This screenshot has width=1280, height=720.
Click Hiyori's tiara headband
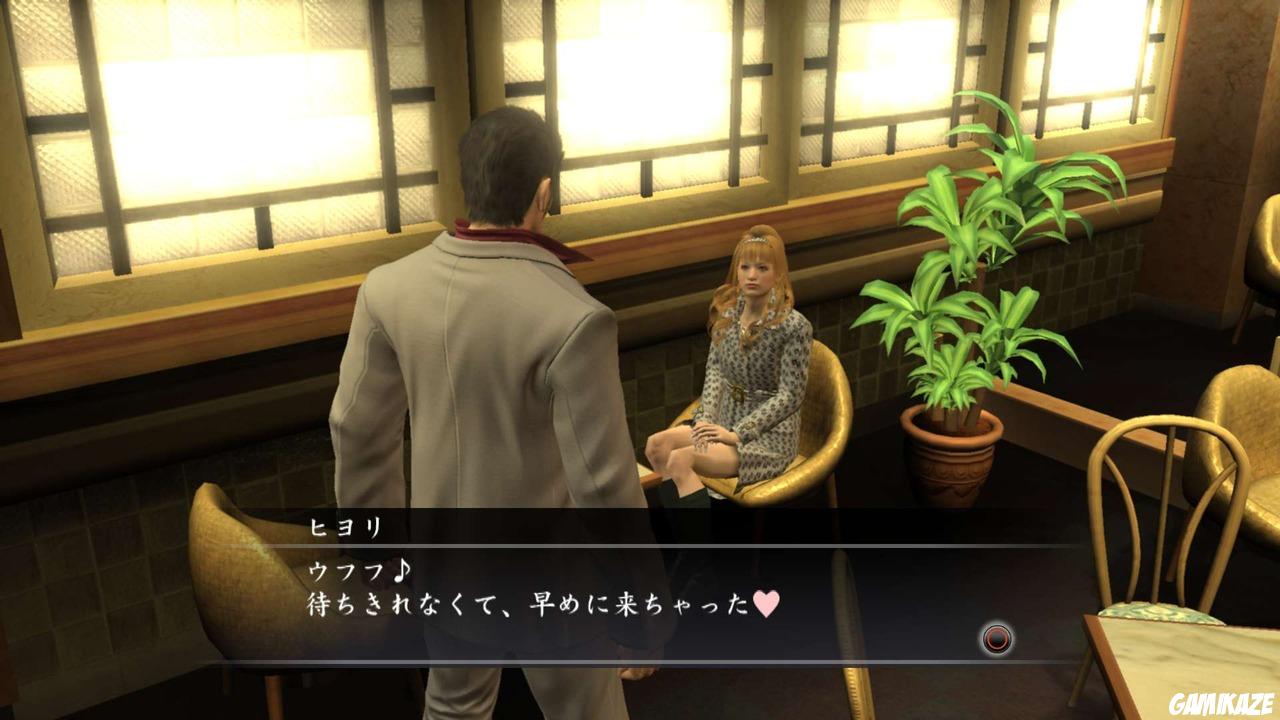pos(755,240)
